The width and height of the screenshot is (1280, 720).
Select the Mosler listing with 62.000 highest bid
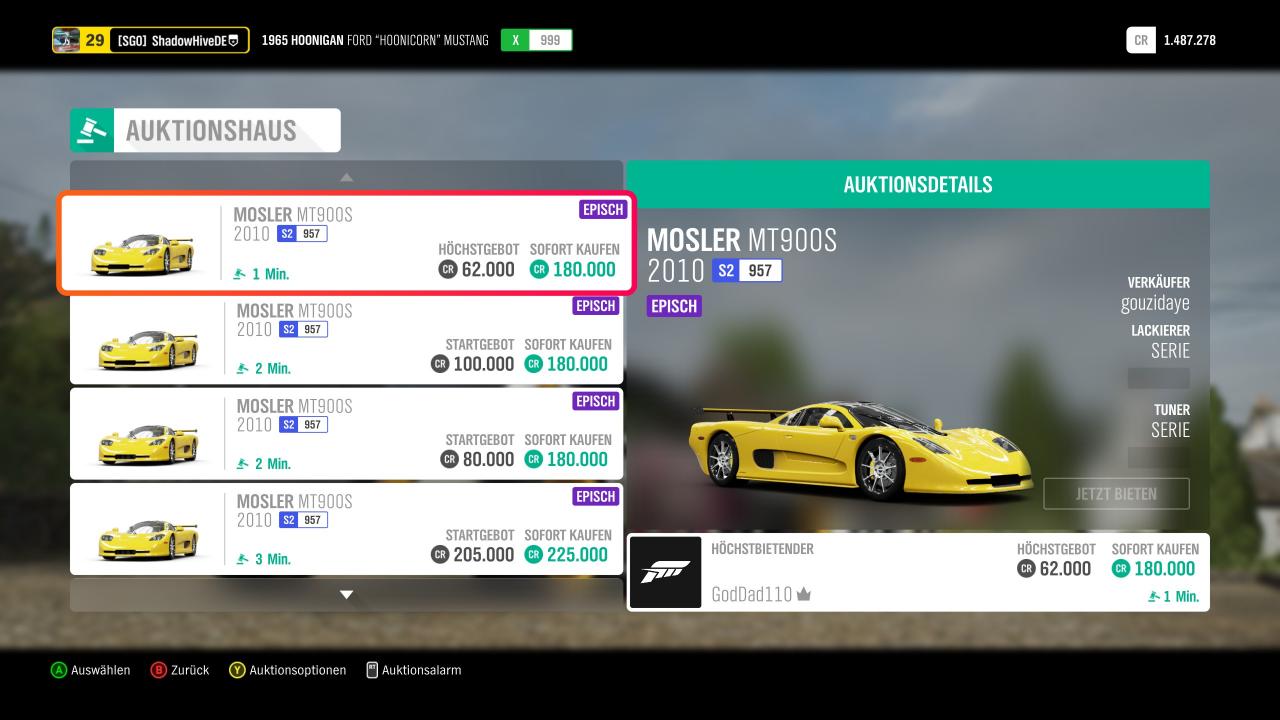pyautogui.click(x=346, y=244)
